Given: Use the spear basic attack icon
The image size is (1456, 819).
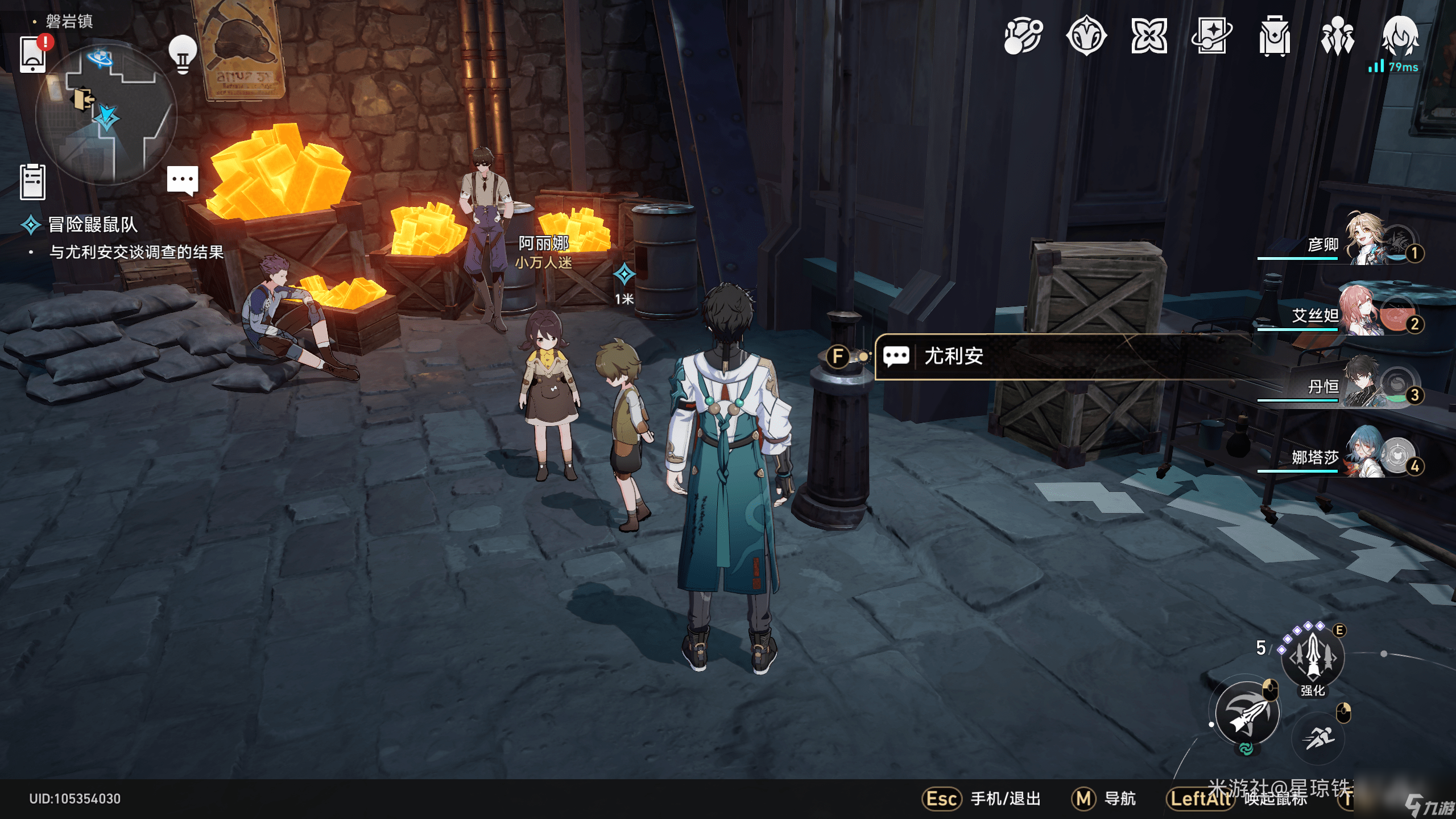Looking at the screenshot, I should pos(1247,714).
